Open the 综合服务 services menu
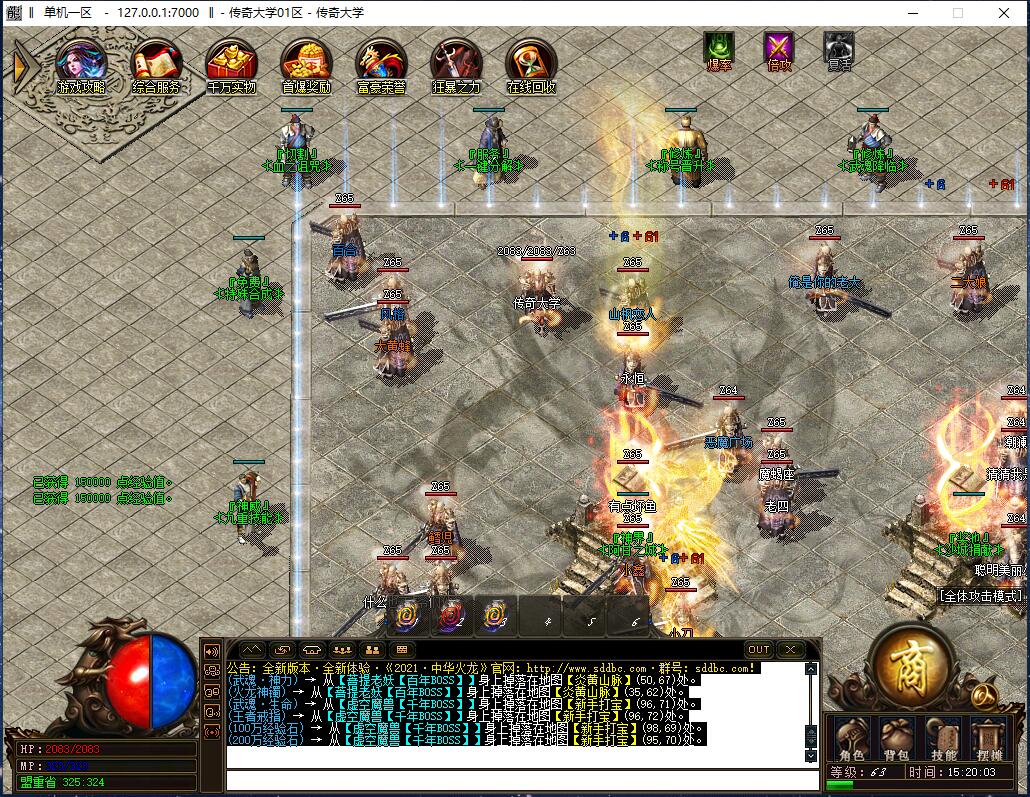The width and height of the screenshot is (1030, 797). click(x=157, y=65)
